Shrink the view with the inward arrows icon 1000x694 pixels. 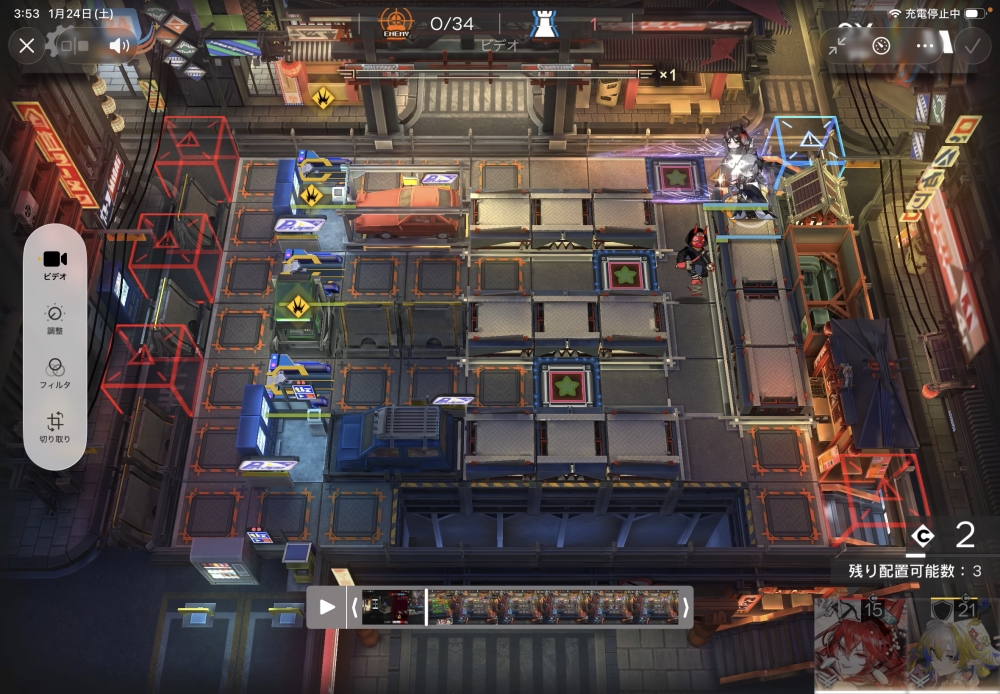pos(837,45)
